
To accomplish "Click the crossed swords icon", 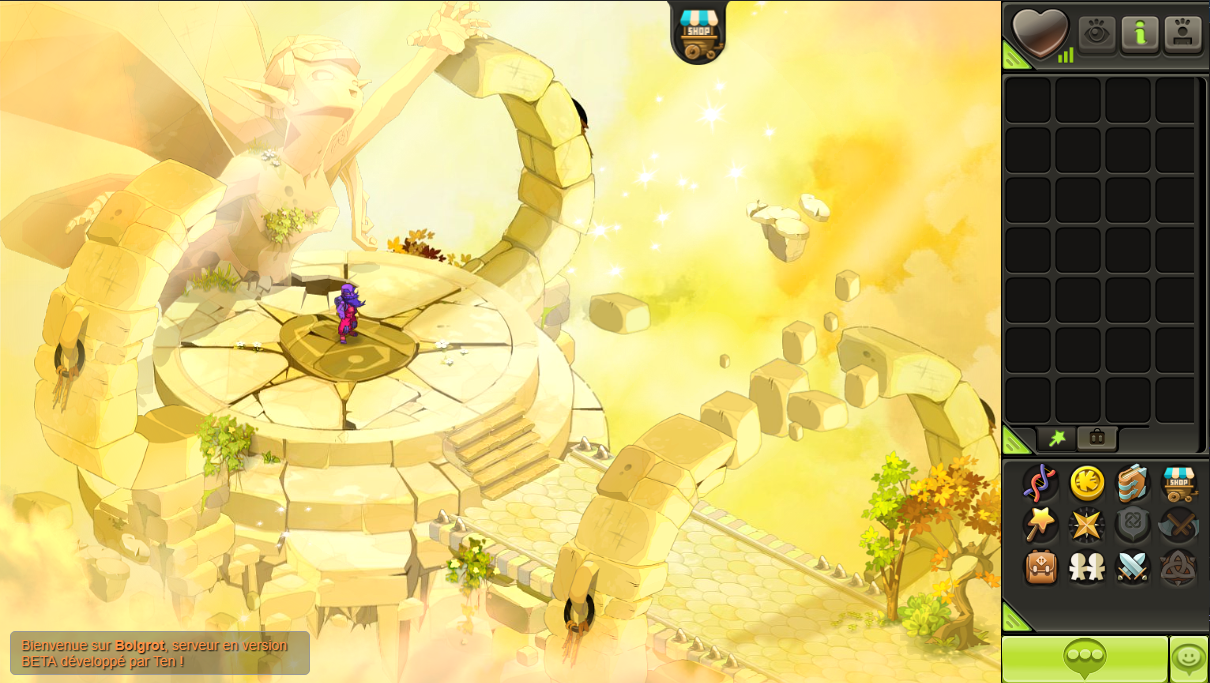I will tap(1133, 567).
